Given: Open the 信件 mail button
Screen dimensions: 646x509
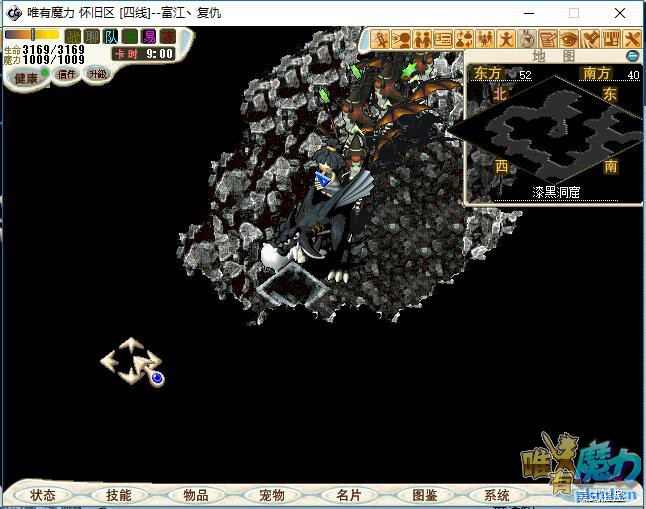Looking at the screenshot, I should (67, 74).
